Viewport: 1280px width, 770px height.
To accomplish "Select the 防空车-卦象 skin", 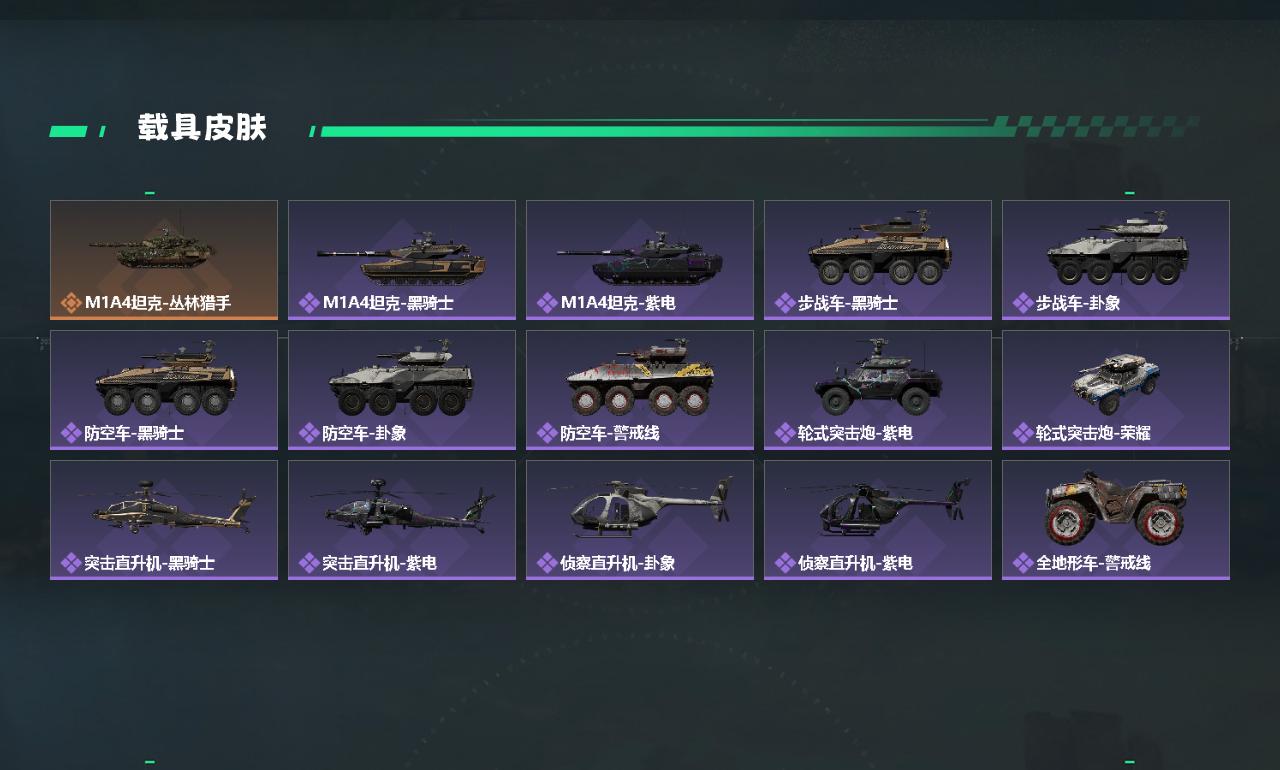I will click(402, 390).
